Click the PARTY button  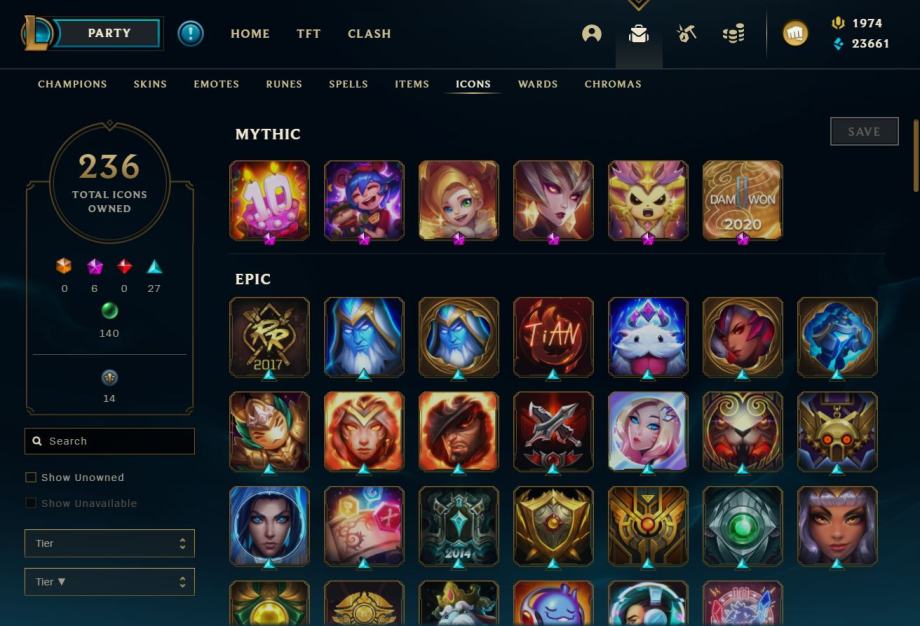click(108, 33)
